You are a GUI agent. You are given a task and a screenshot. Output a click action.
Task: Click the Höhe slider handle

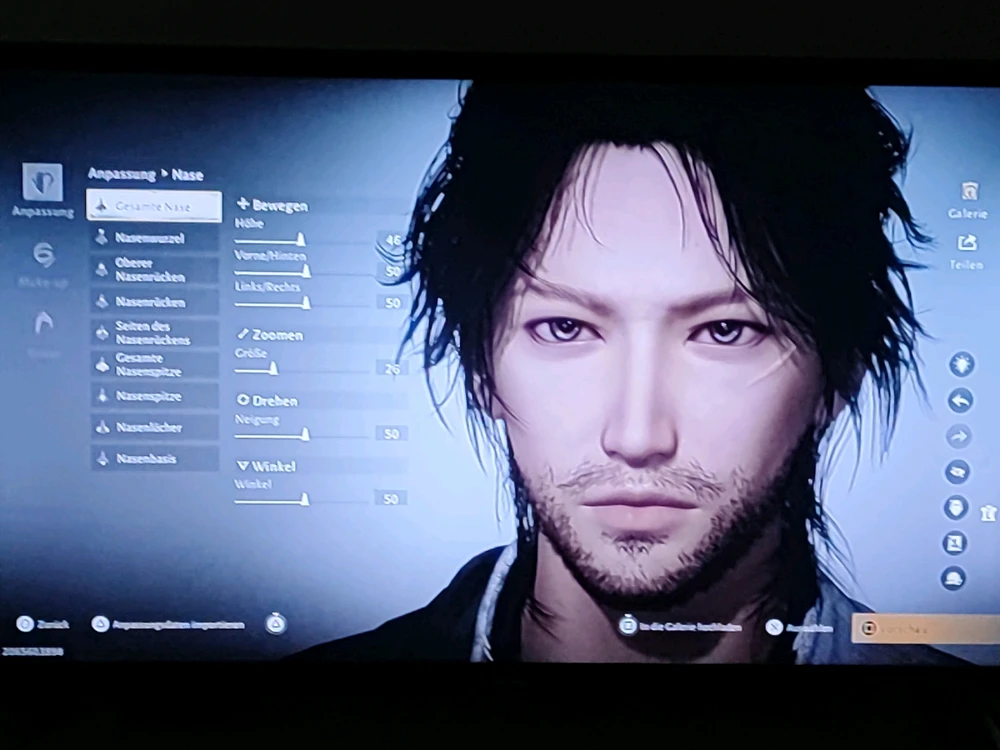coord(300,240)
